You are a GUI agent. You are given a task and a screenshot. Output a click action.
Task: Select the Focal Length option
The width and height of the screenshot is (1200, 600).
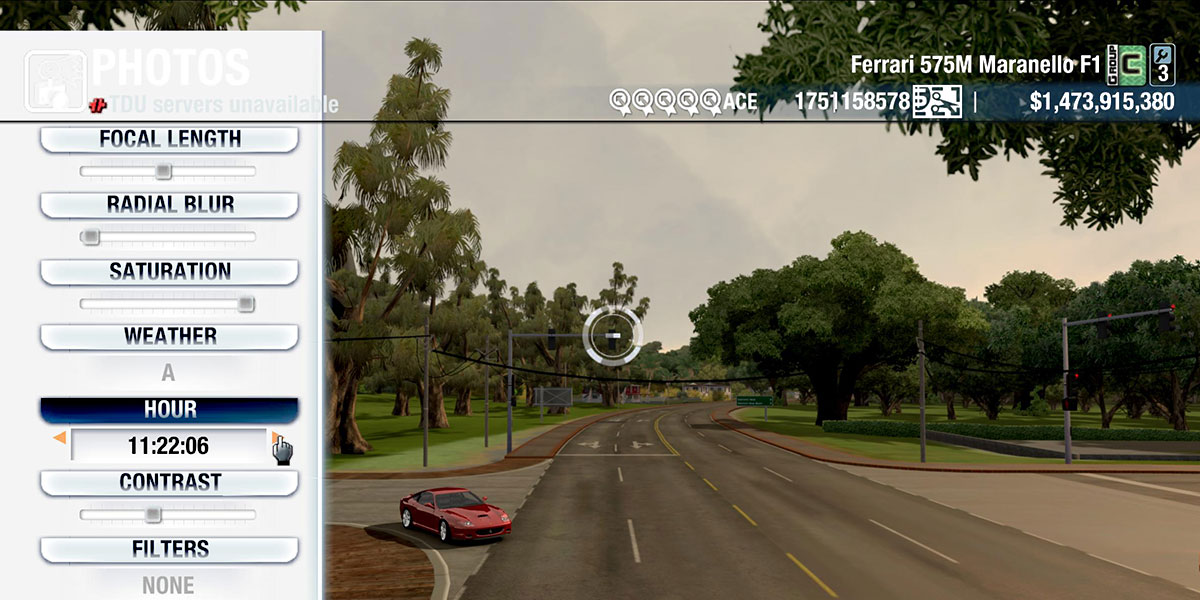[x=169, y=140]
